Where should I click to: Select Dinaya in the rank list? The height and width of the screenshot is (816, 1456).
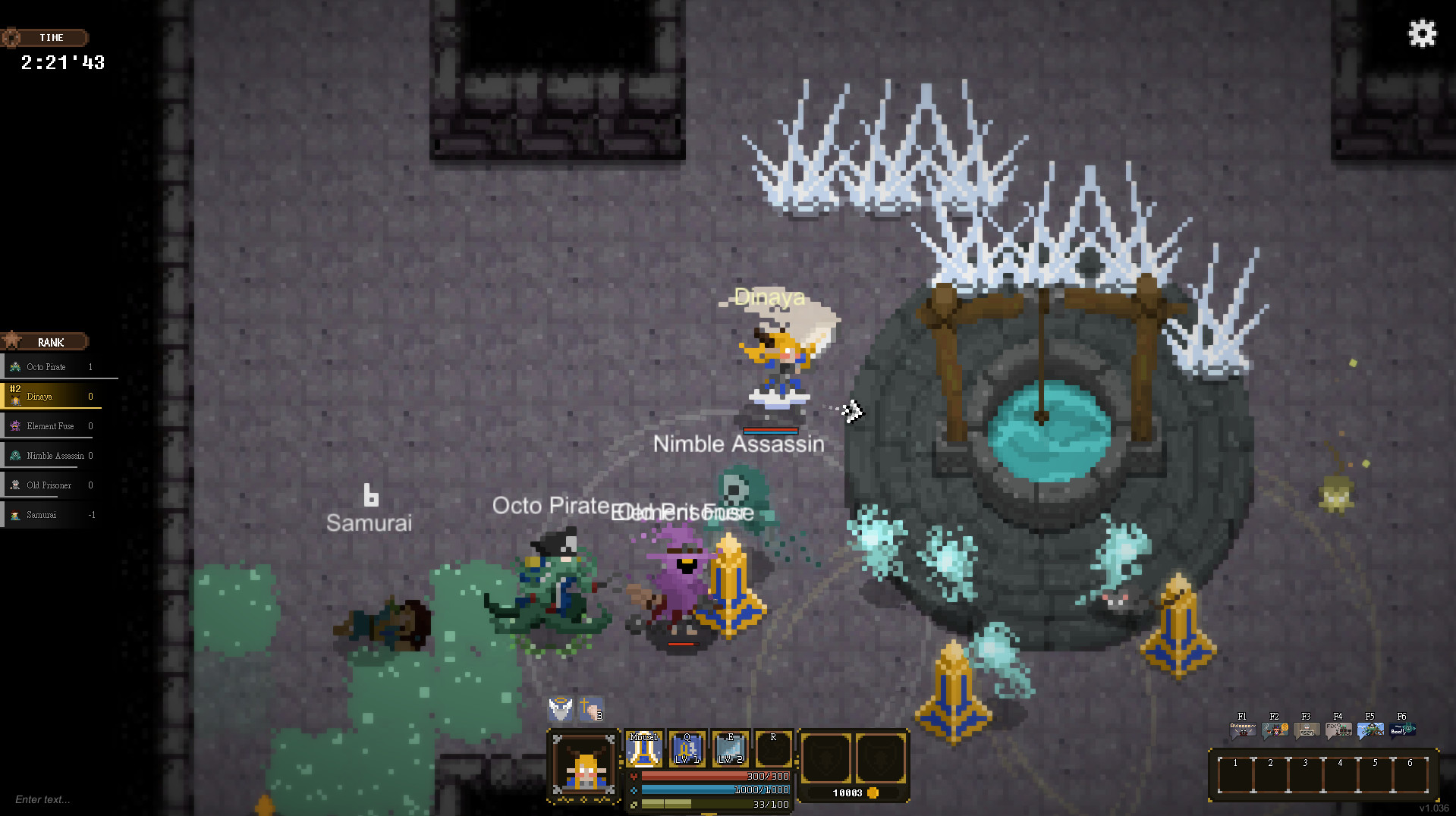pyautogui.click(x=46, y=396)
